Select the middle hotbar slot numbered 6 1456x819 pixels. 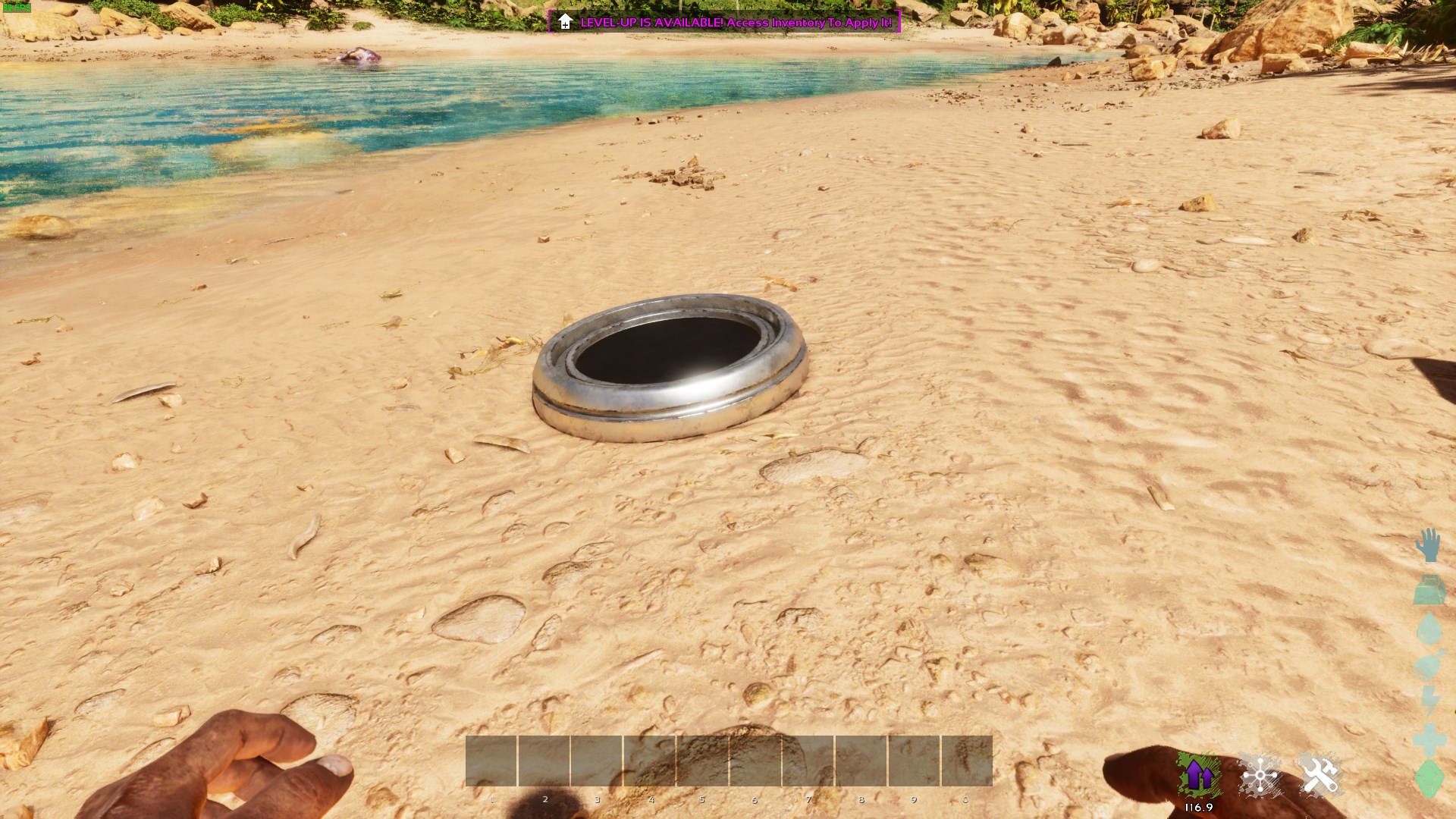(755, 762)
